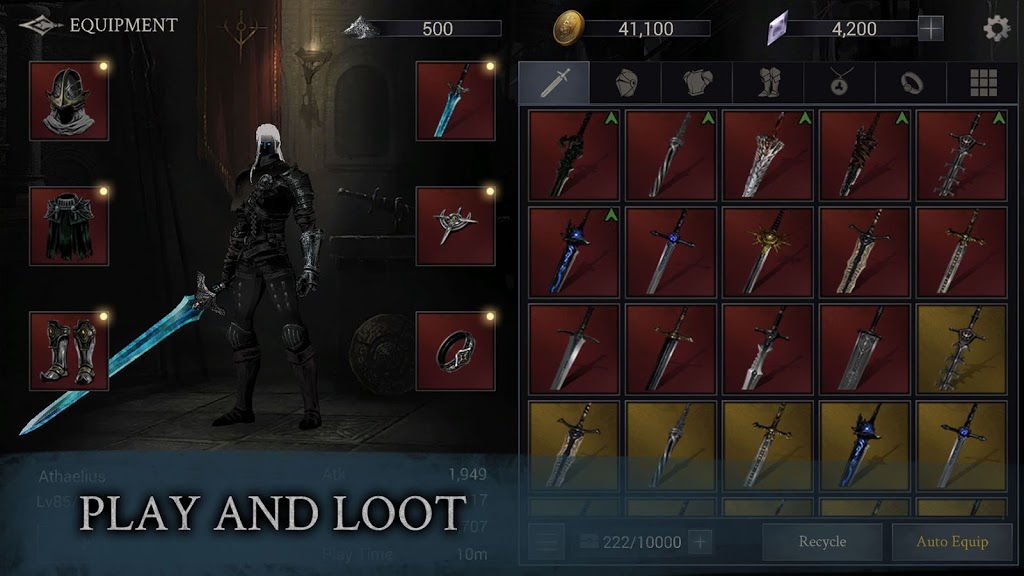Switch to the boots tab
This screenshot has width=1024, height=576.
click(x=768, y=83)
